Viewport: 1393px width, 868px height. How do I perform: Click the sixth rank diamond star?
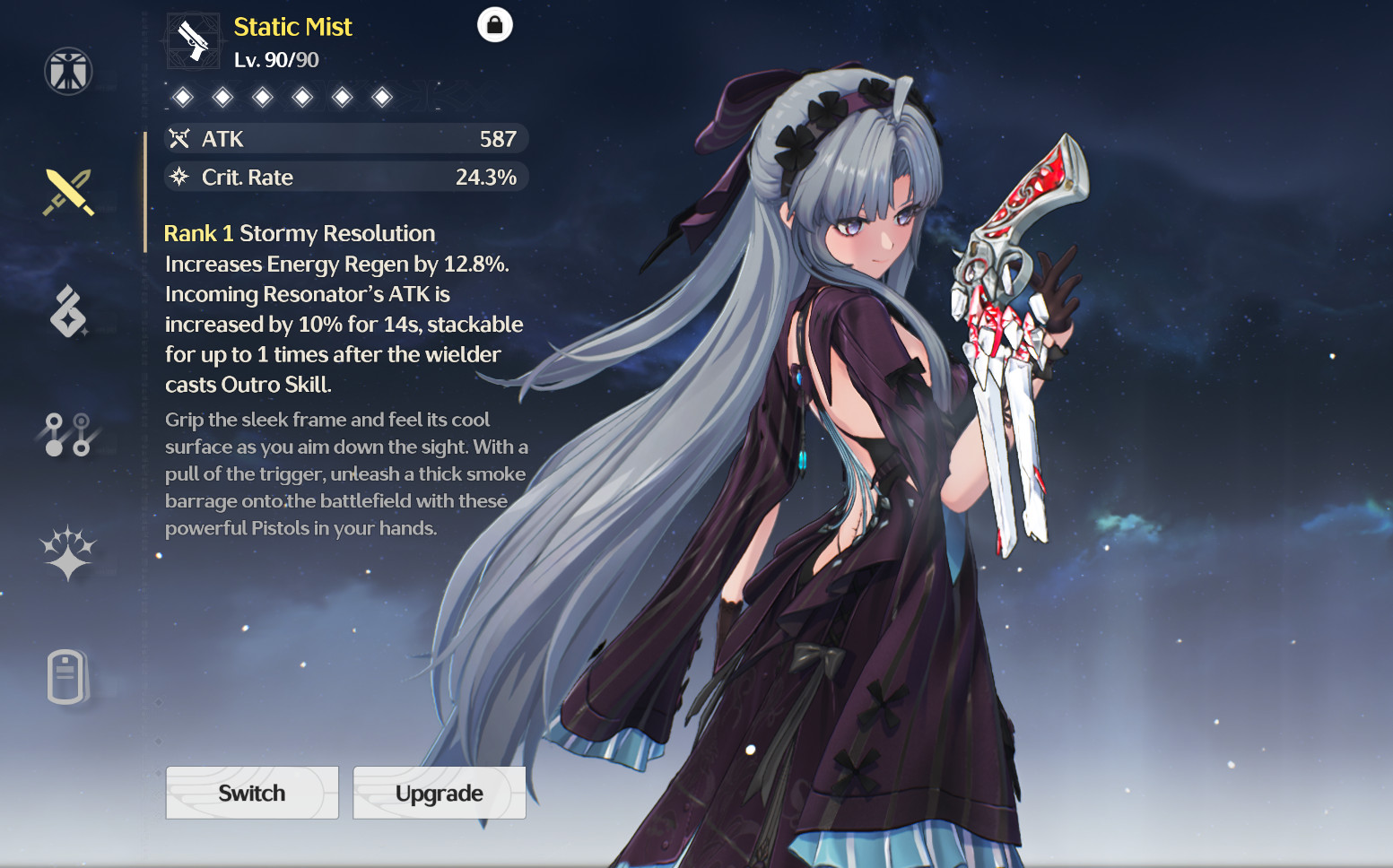pos(384,96)
